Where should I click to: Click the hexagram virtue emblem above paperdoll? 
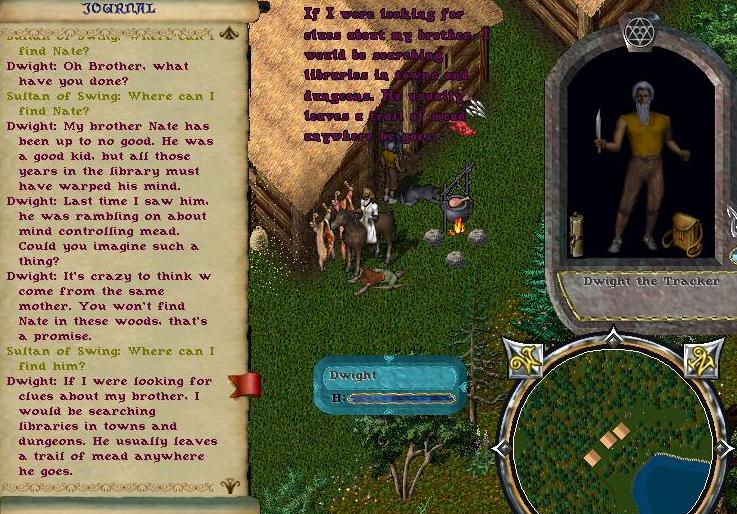click(637, 33)
